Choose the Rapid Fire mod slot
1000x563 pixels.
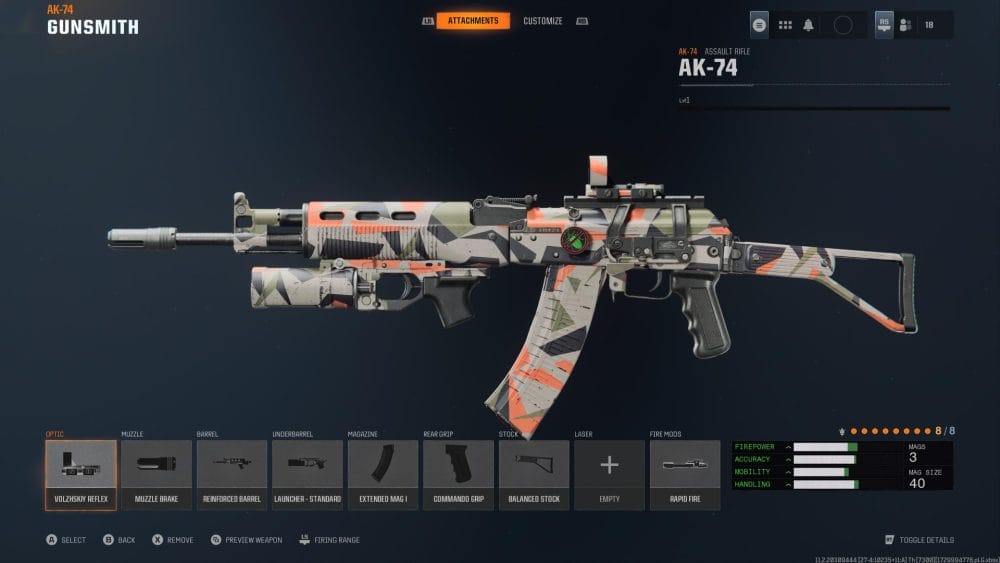tap(685, 475)
